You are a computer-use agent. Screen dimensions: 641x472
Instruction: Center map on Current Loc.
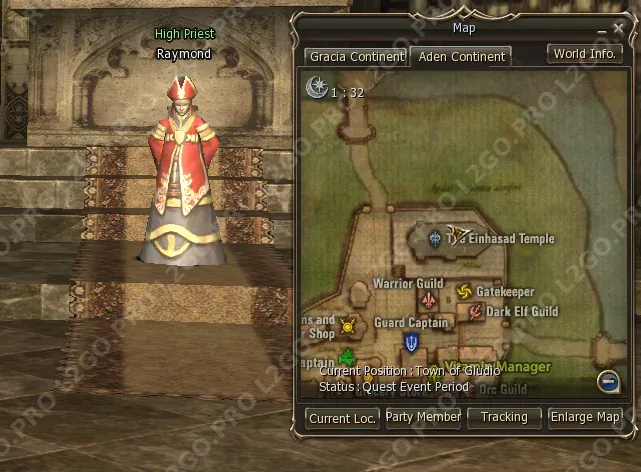[342, 418]
